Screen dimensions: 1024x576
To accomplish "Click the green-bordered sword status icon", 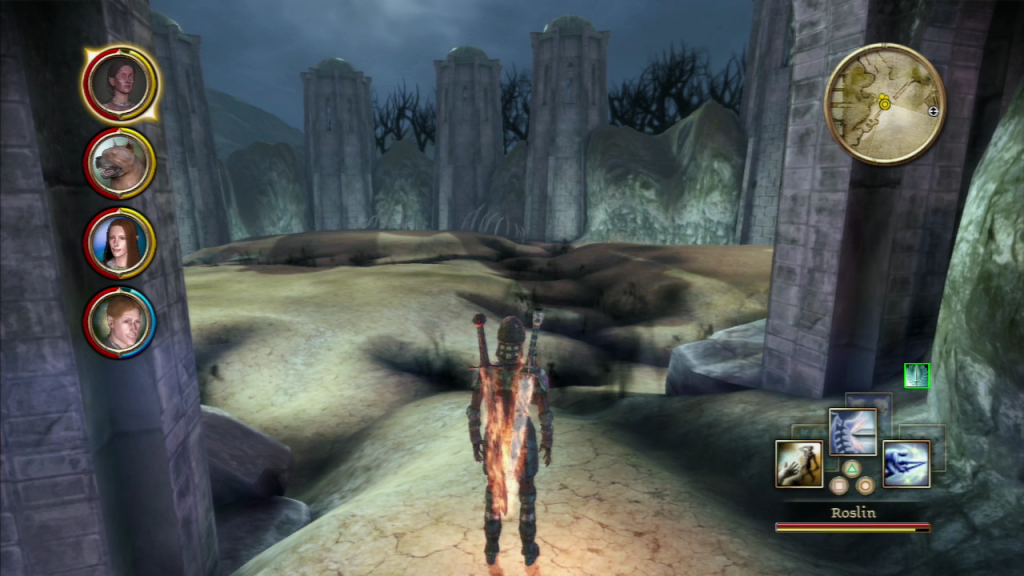I will click(916, 376).
